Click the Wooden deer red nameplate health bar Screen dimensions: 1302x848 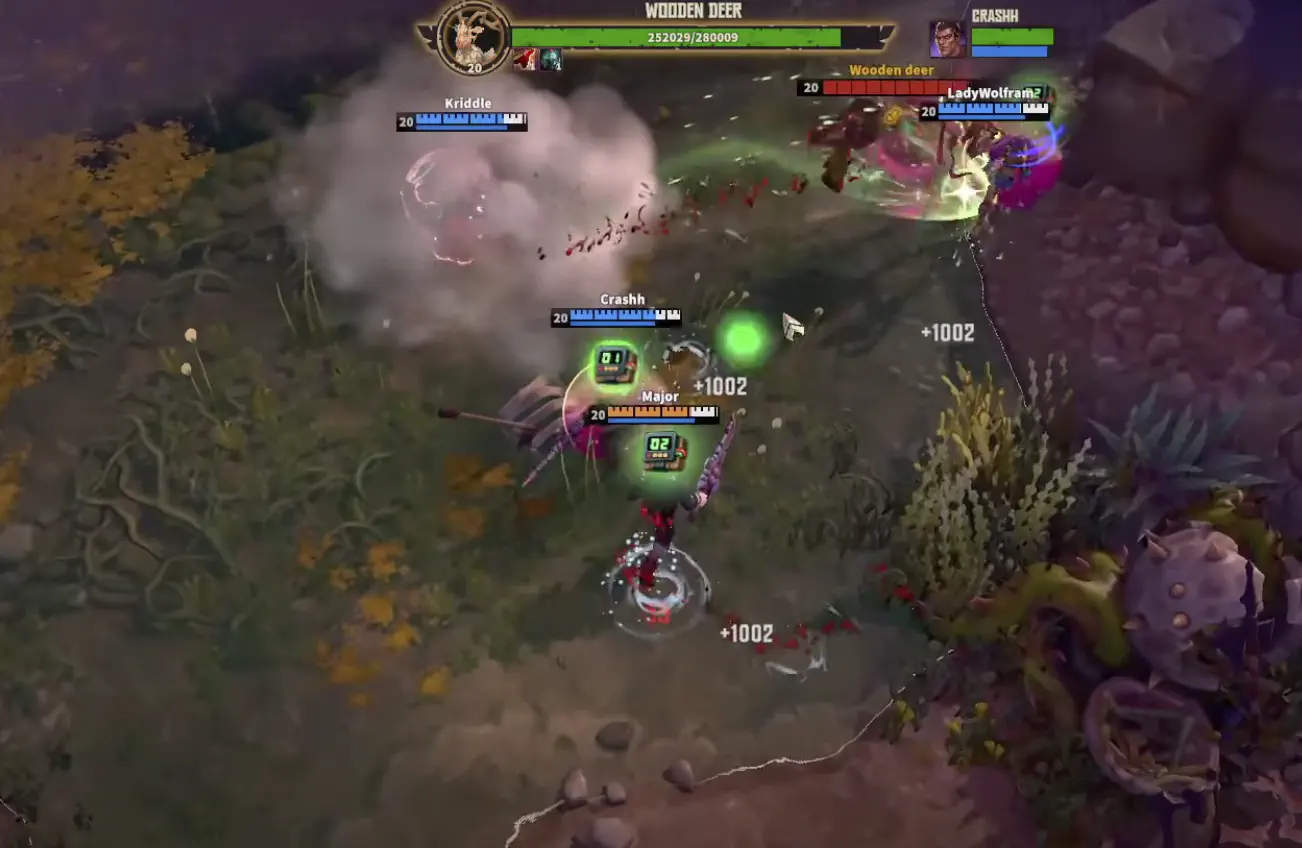tap(895, 88)
